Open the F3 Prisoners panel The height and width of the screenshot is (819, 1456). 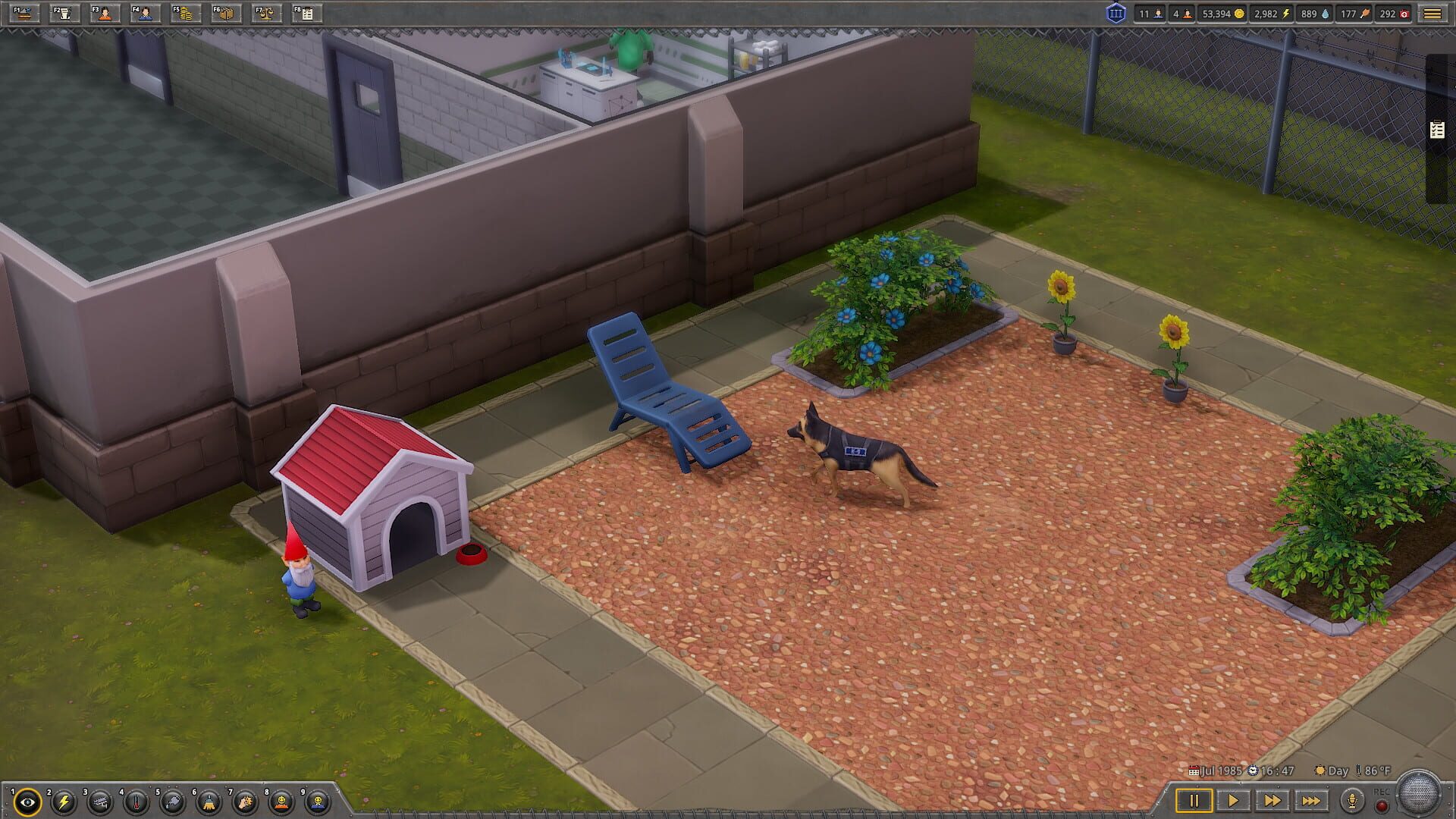pyautogui.click(x=104, y=14)
